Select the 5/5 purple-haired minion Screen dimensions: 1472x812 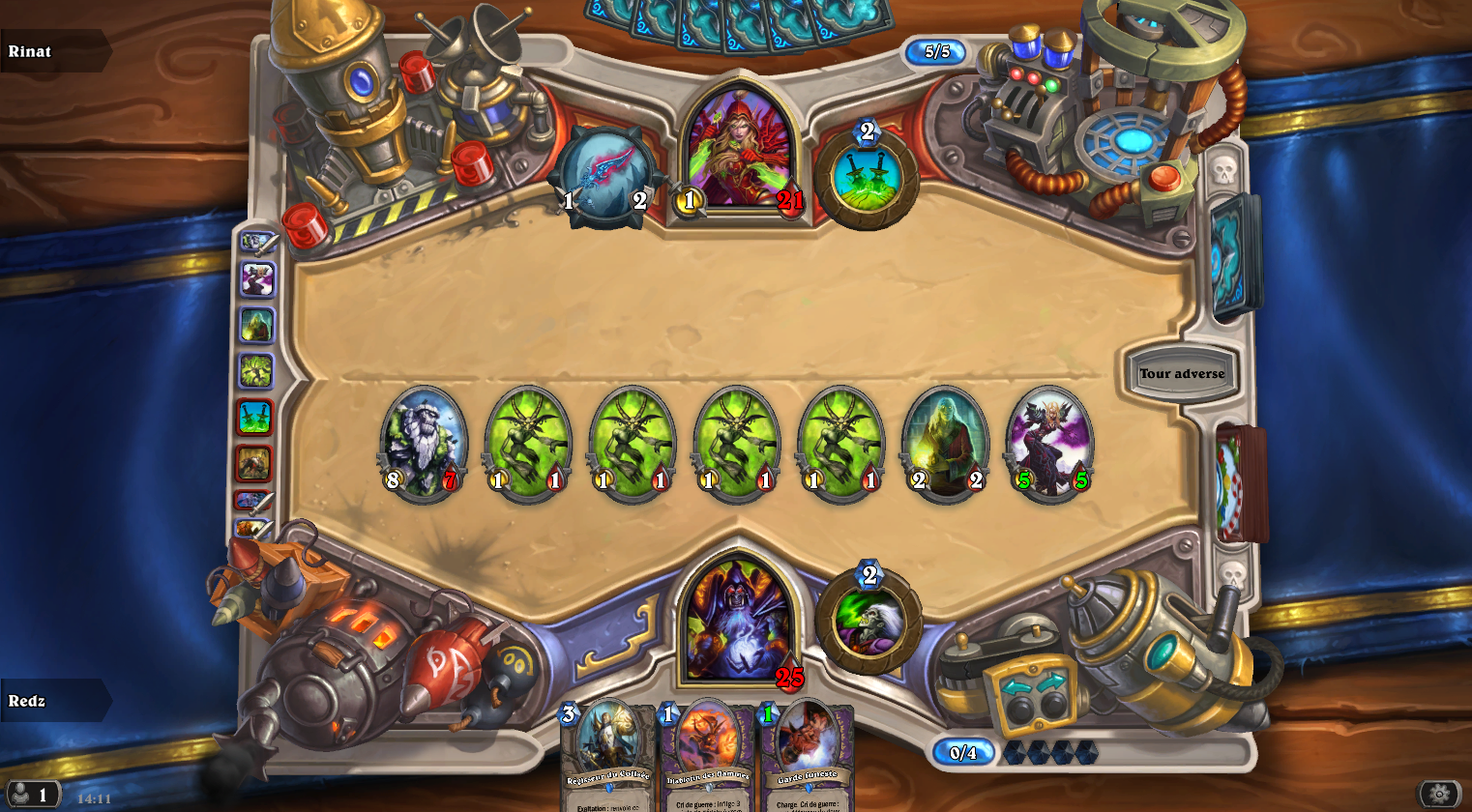1050,444
